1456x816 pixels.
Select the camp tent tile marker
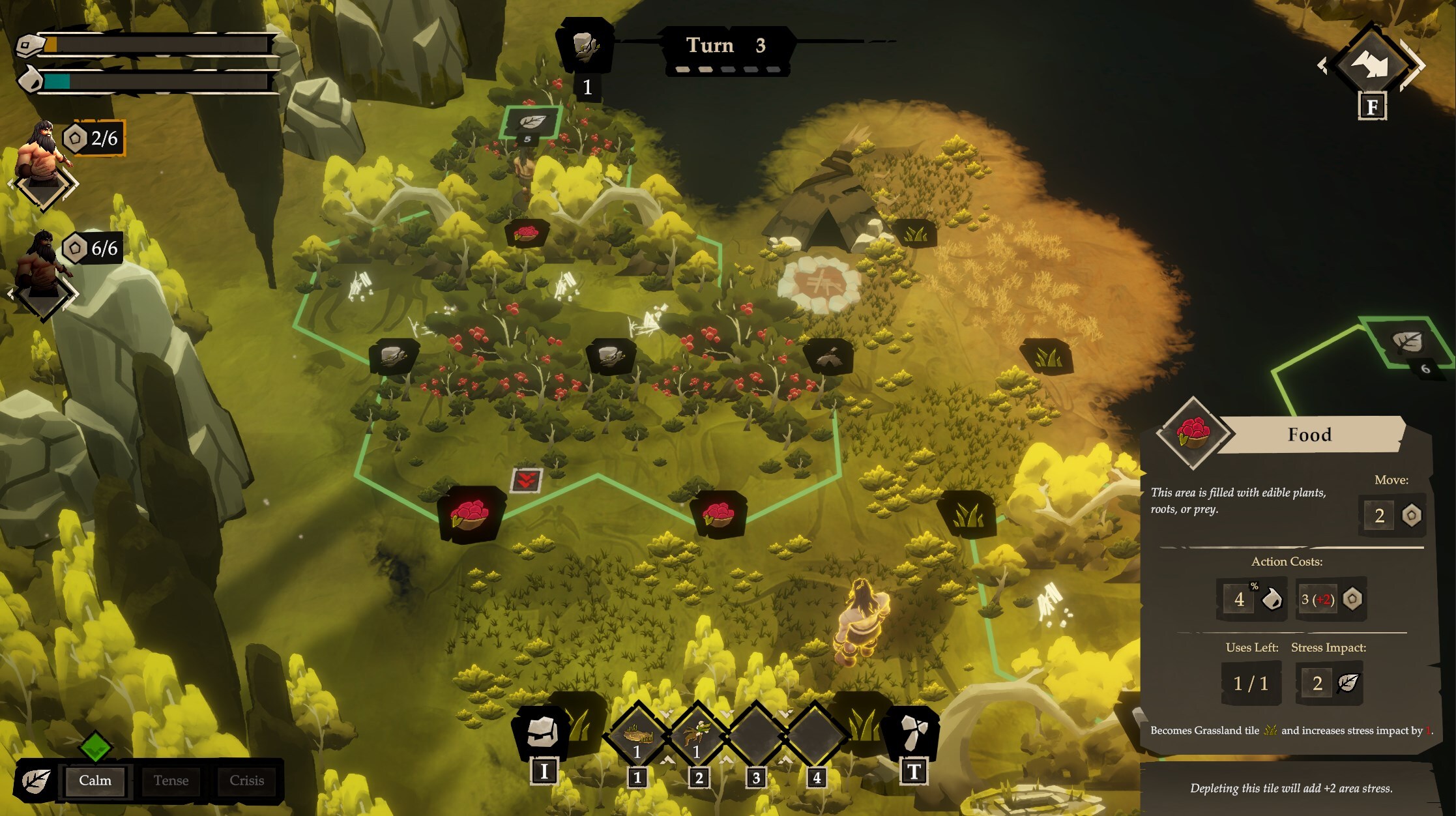[x=828, y=357]
